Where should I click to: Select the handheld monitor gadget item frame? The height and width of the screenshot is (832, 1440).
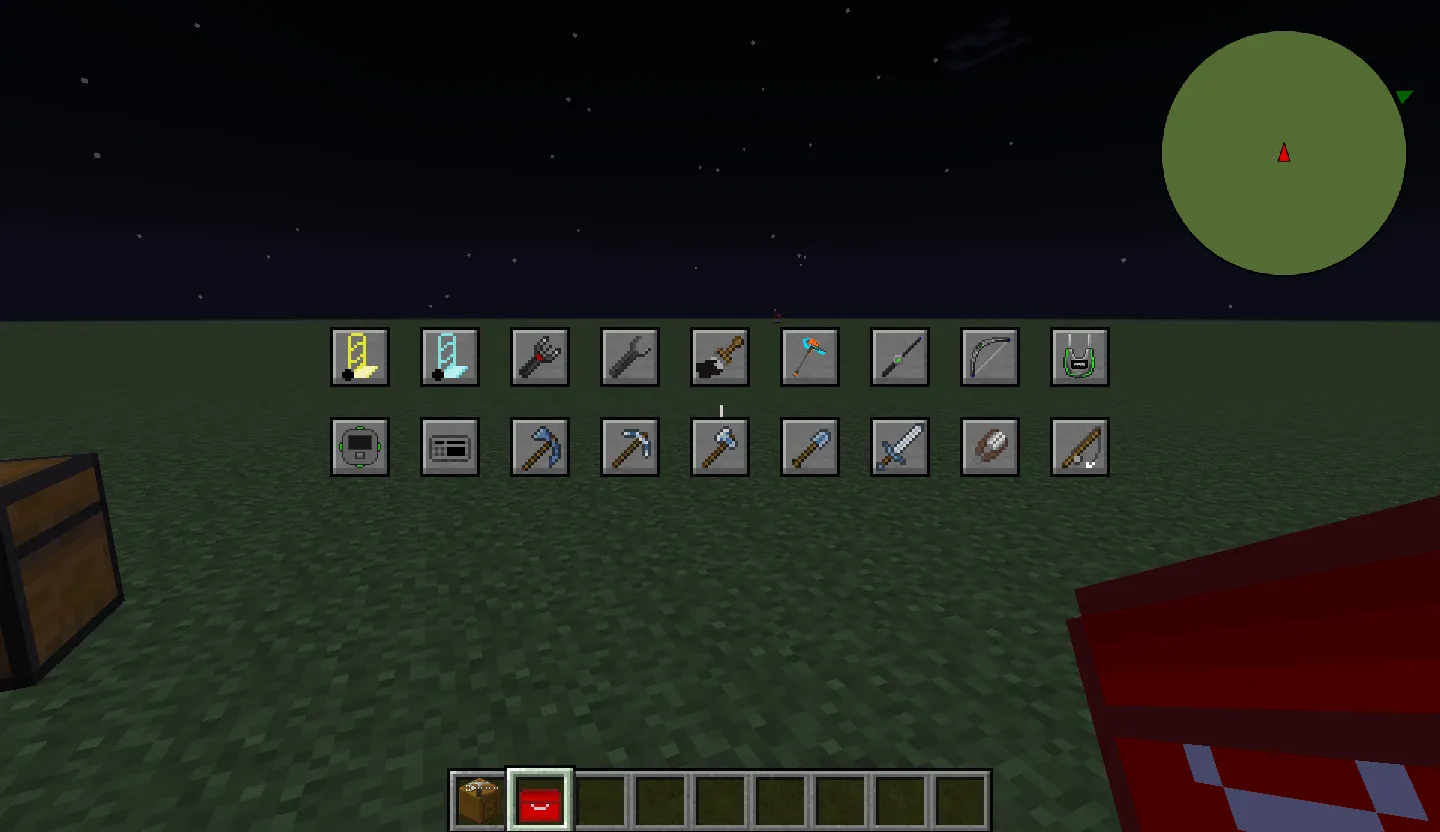tap(359, 447)
